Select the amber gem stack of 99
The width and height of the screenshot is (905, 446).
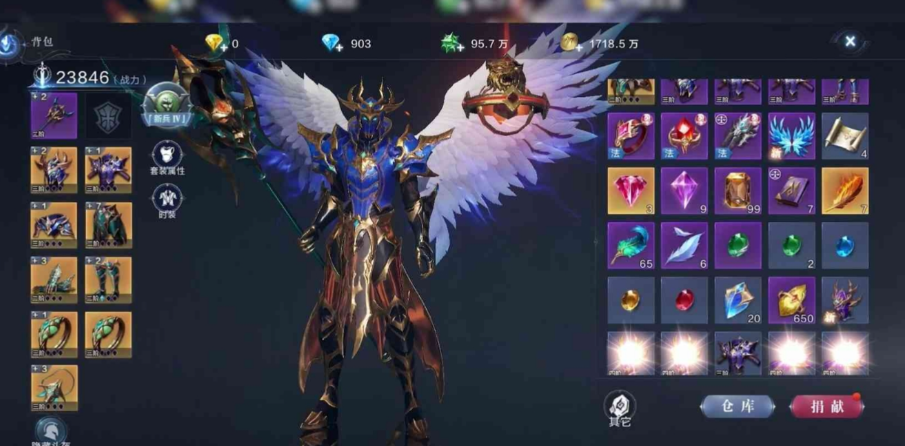point(738,191)
